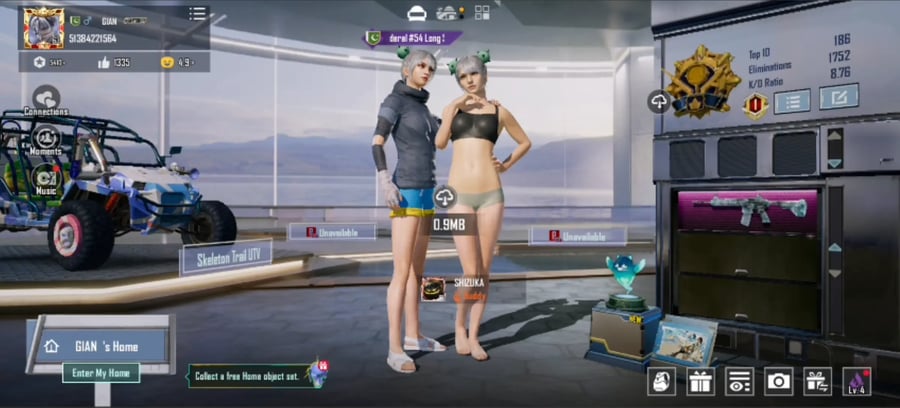900x408 pixels.
Task: Open the gift exchange icon
Action: (817, 380)
